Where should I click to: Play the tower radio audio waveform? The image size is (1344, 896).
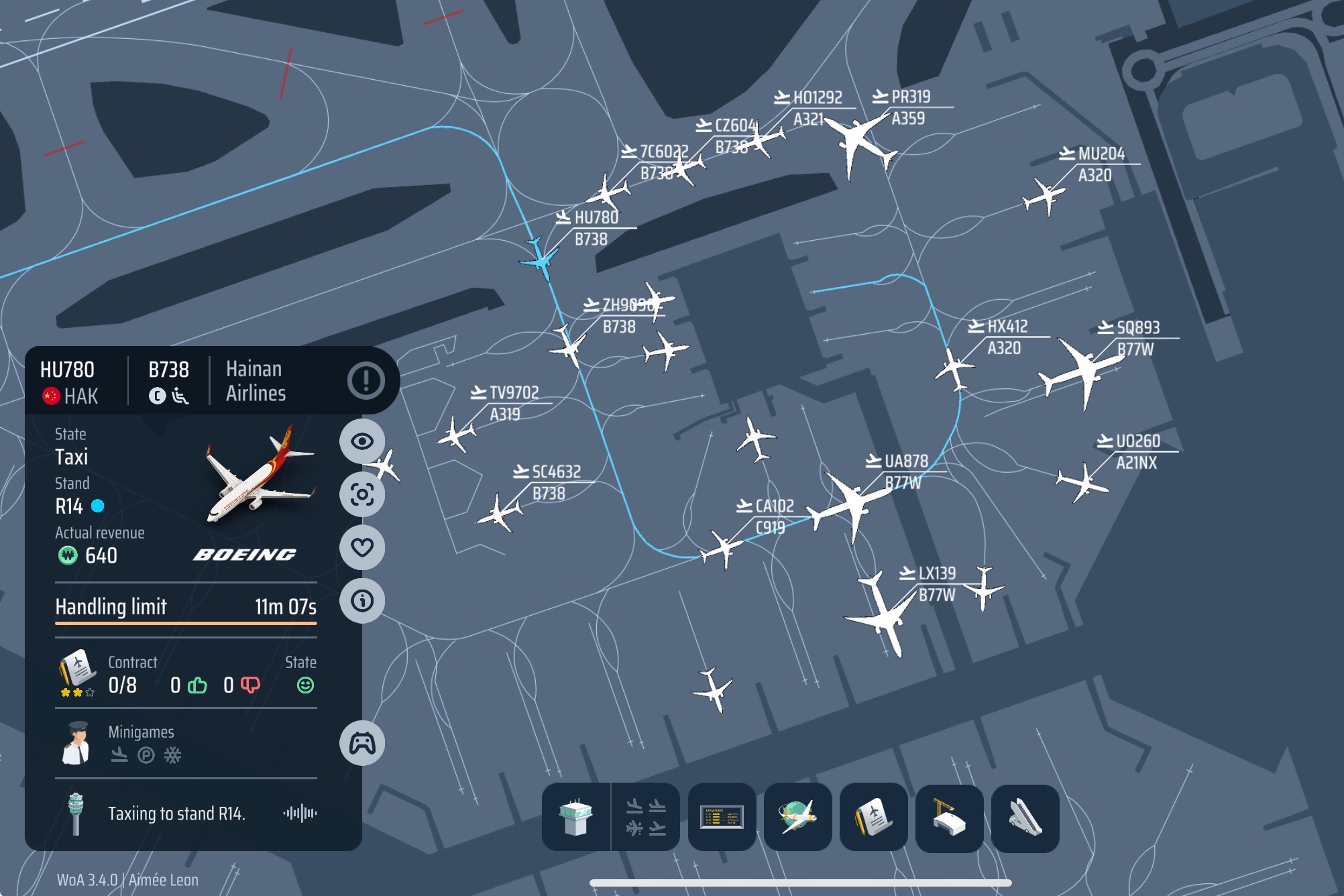pyautogui.click(x=300, y=814)
